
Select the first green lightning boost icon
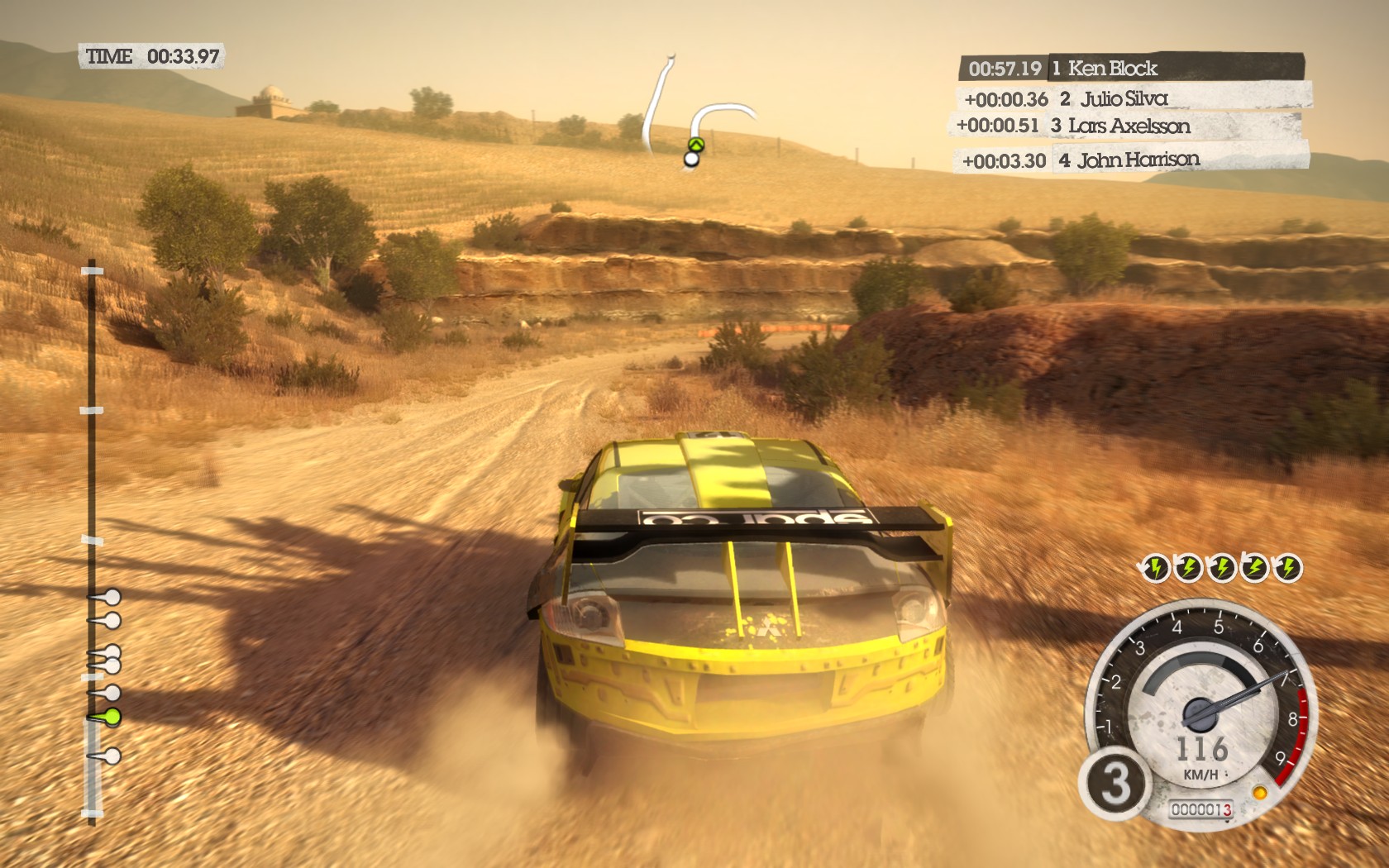(x=1157, y=567)
